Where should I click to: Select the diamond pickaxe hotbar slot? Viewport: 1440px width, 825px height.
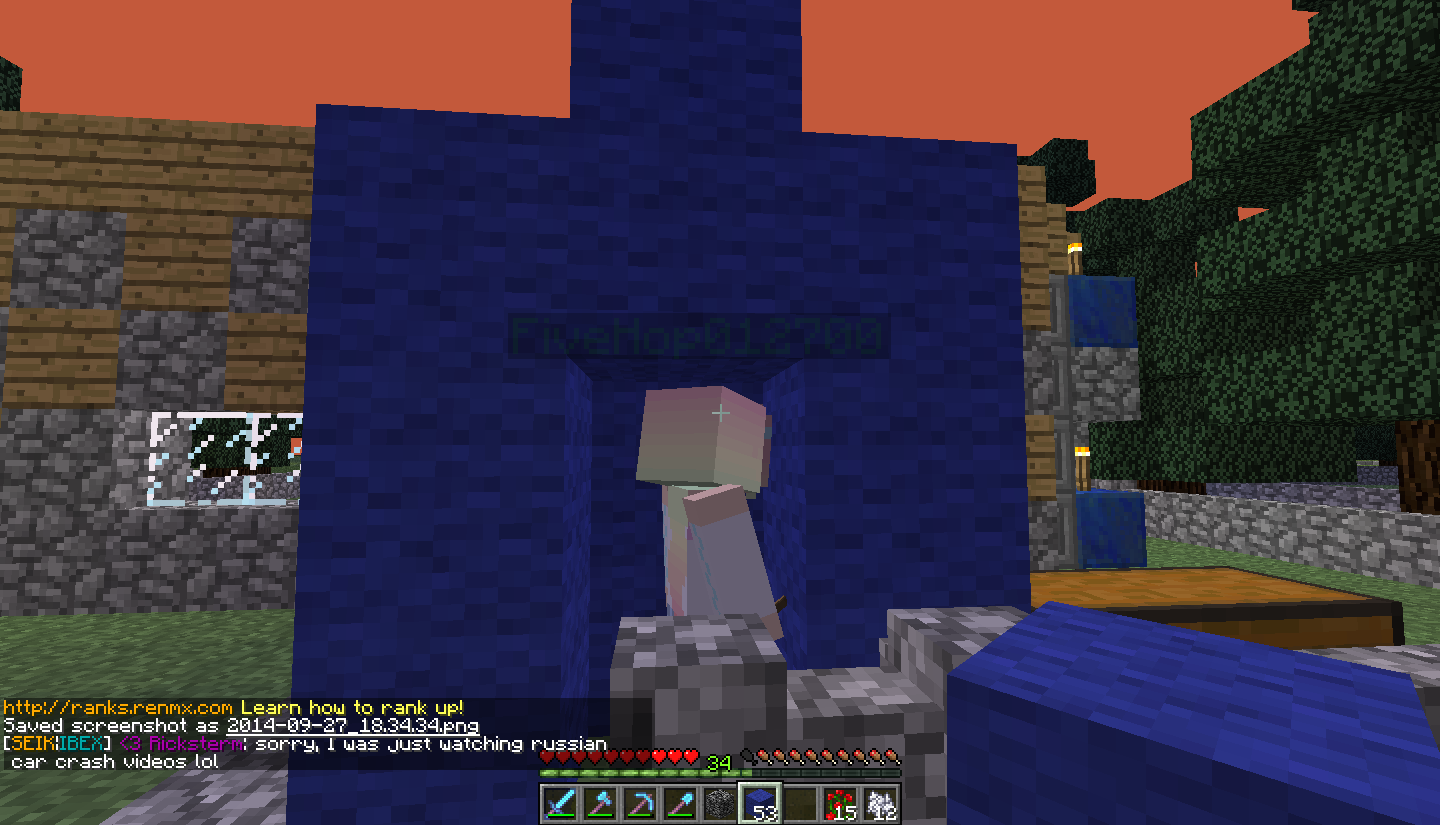640,803
